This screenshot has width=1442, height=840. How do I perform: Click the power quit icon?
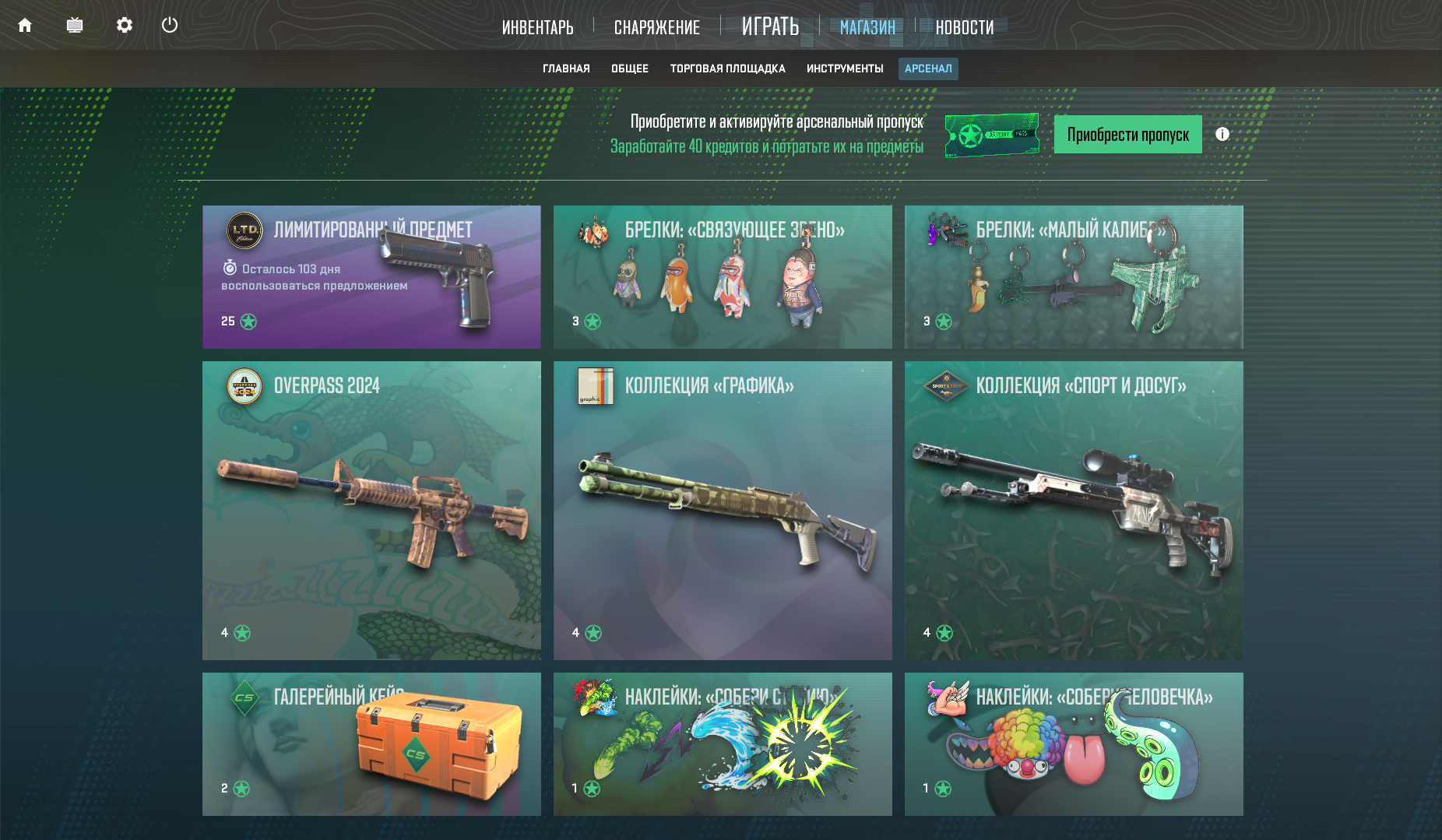tap(170, 26)
